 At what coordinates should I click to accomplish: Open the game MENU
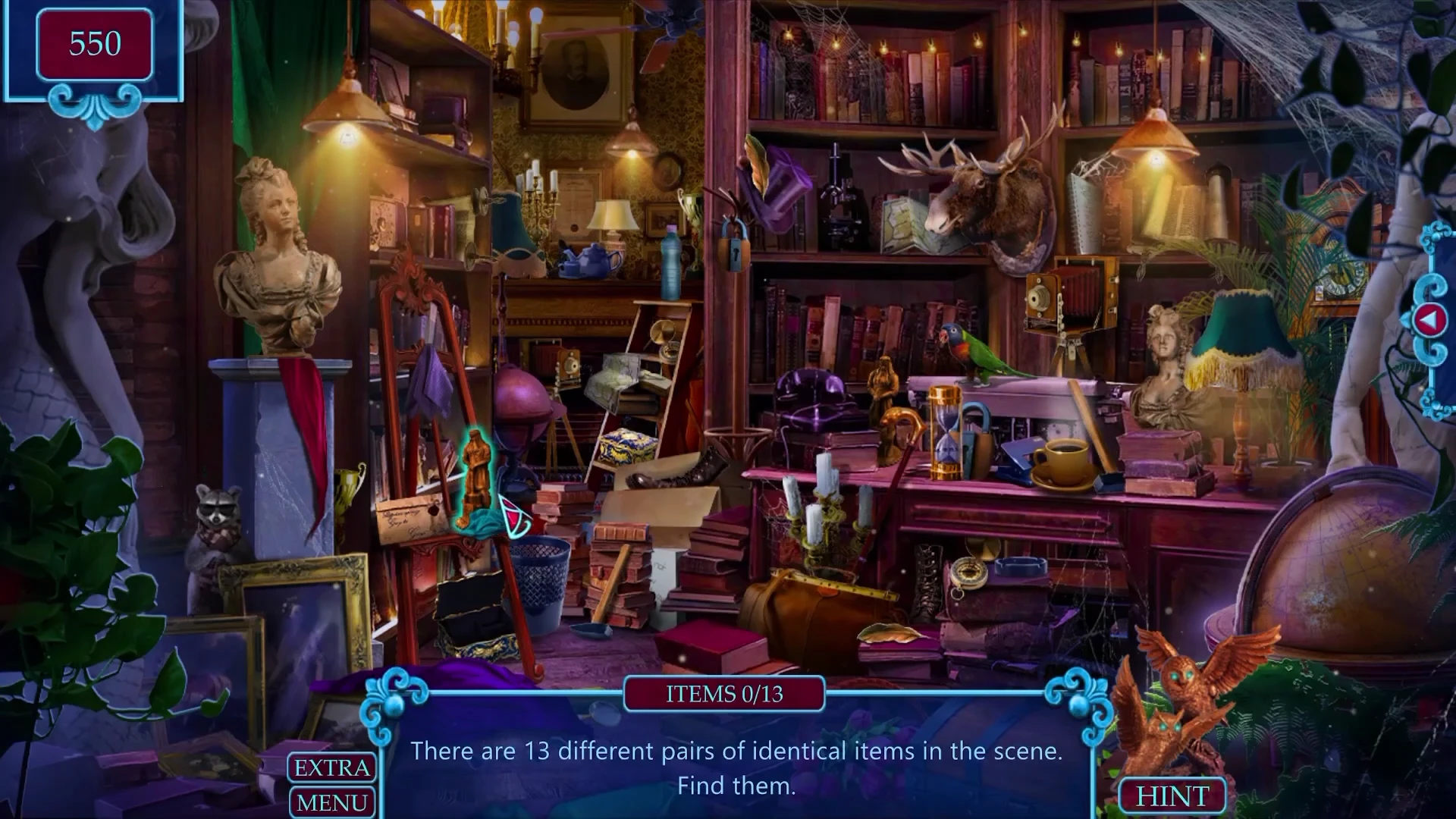coord(331,802)
